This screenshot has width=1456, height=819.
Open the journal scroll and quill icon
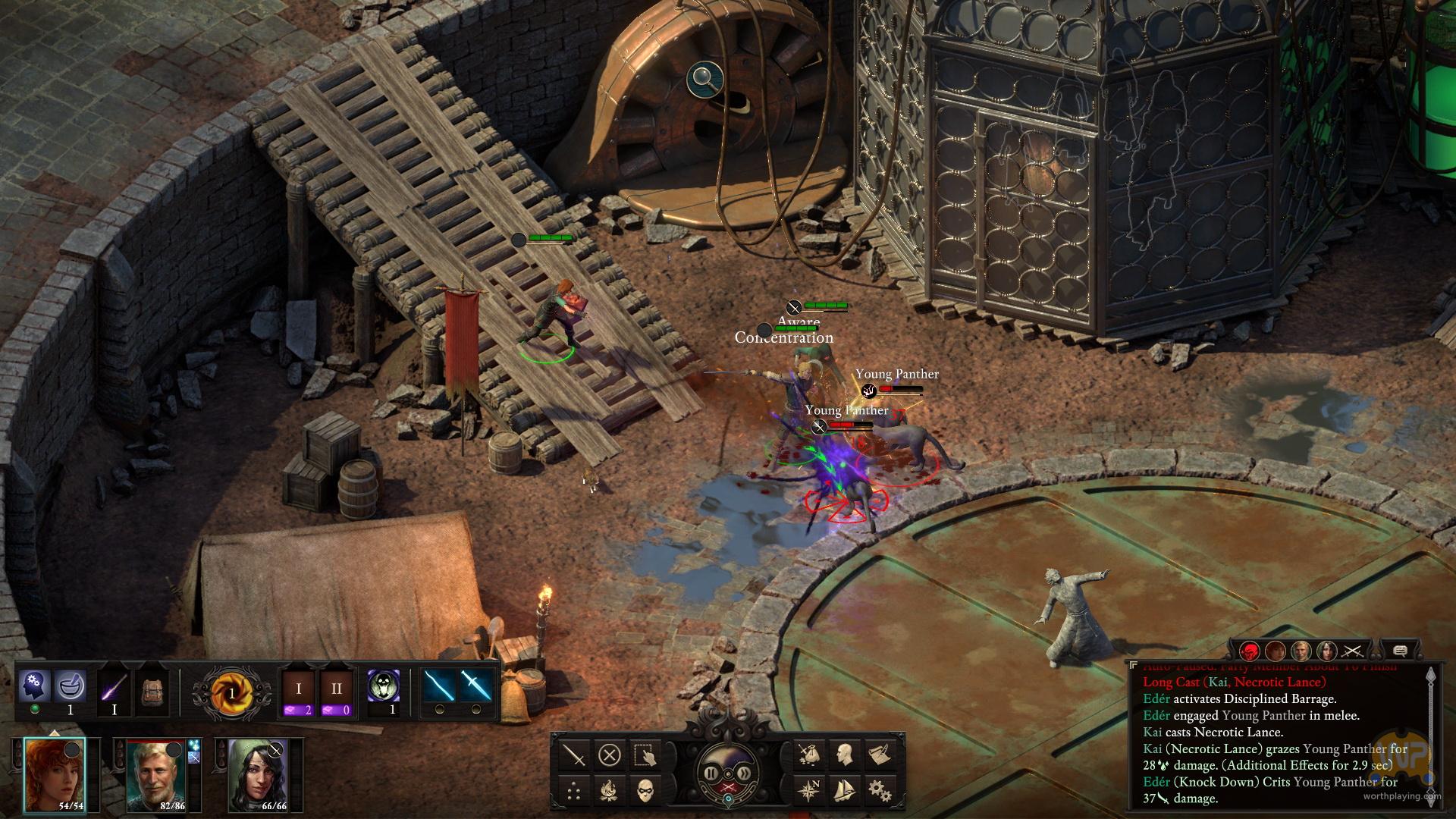pyautogui.click(x=880, y=755)
